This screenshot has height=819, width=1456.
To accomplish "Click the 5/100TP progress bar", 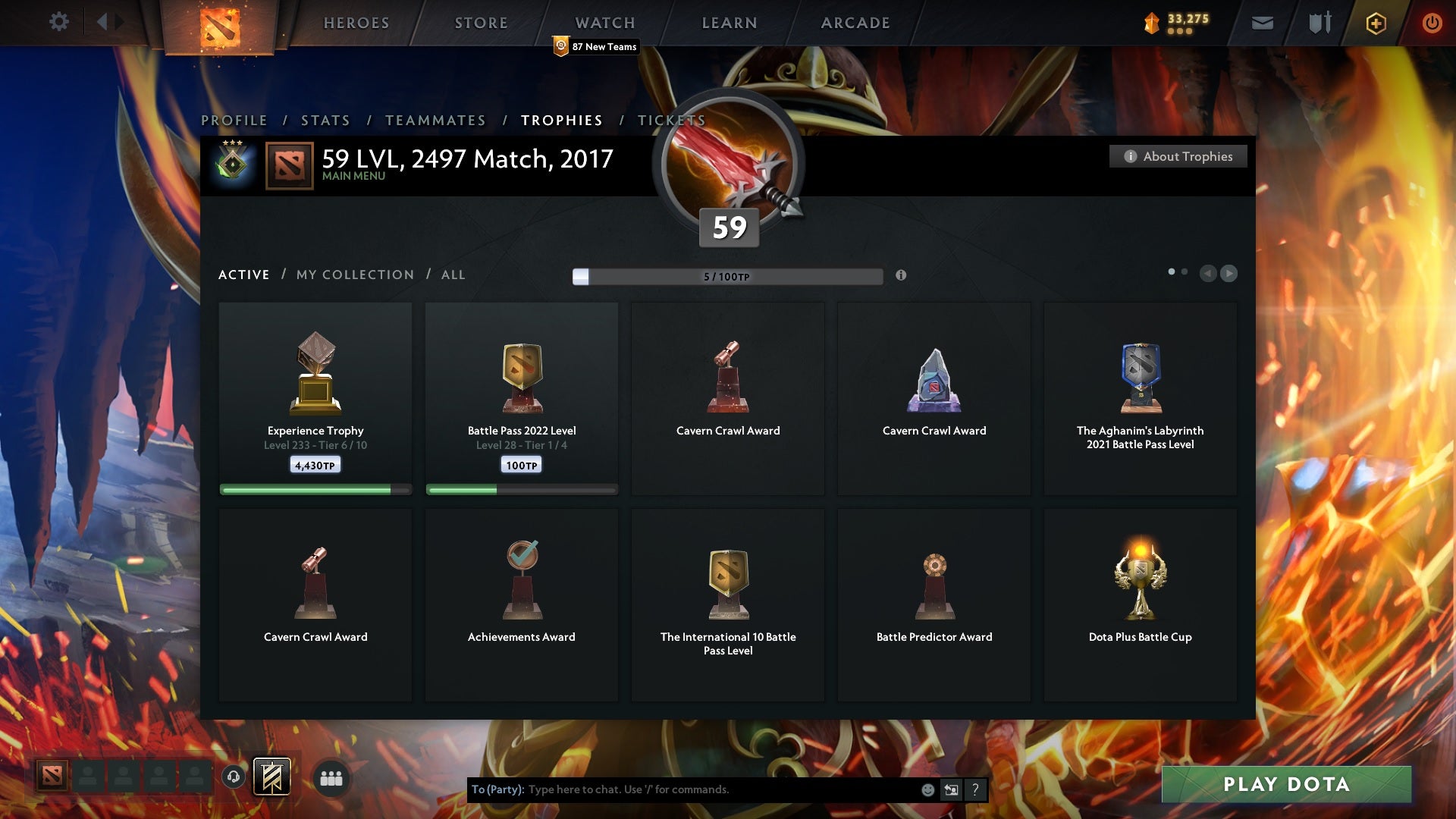I will [726, 276].
